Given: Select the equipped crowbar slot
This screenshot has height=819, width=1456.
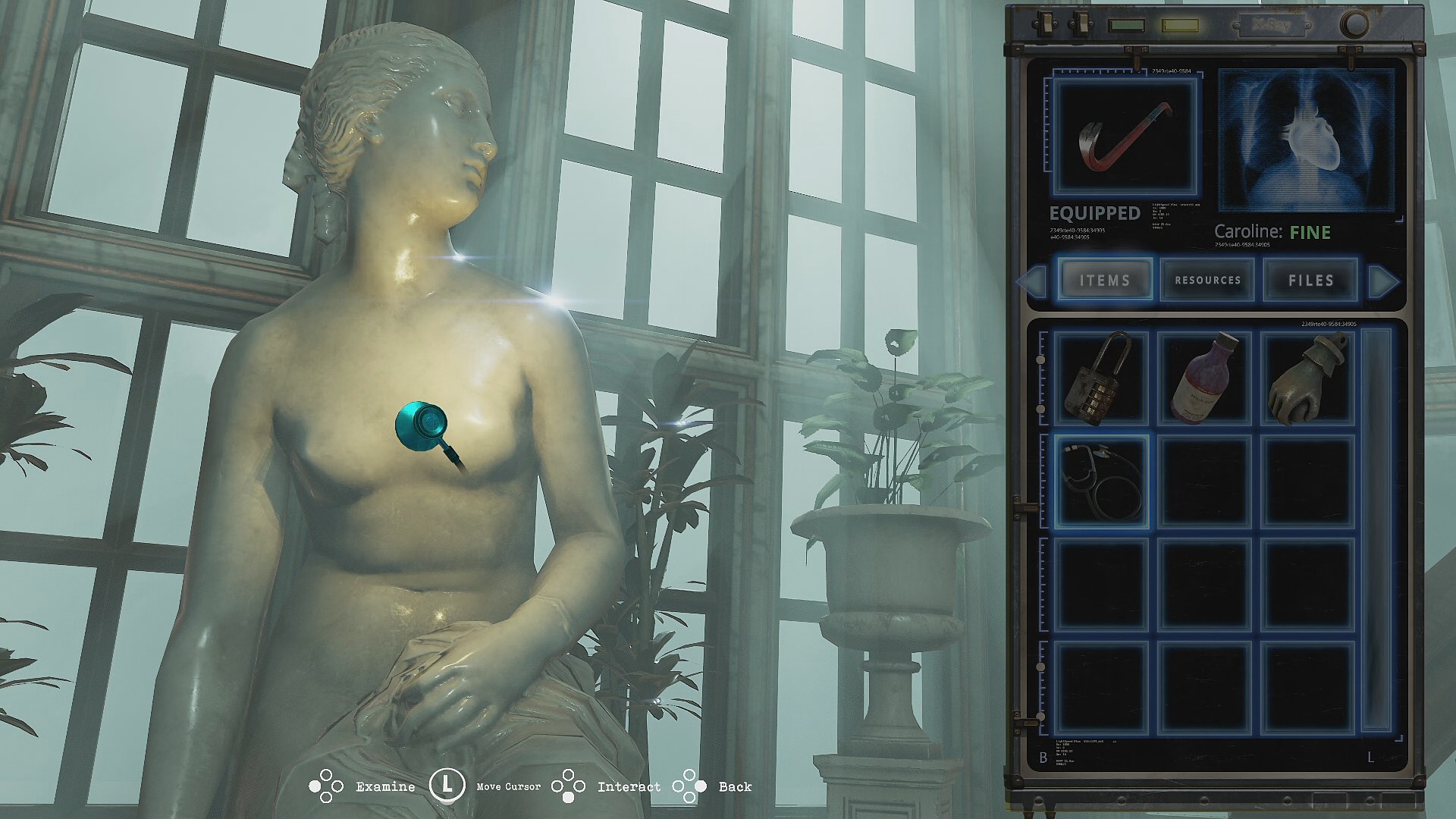Looking at the screenshot, I should coord(1125,136).
